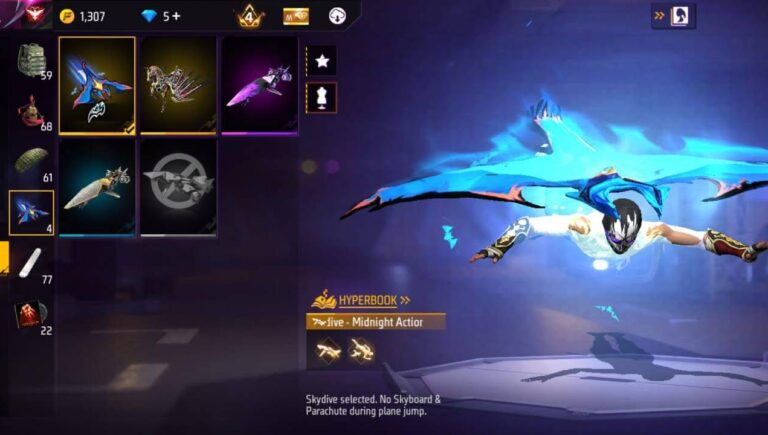This screenshot has width=768, height=435.
Task: Open the crown rank 4 badge
Action: click(250, 16)
